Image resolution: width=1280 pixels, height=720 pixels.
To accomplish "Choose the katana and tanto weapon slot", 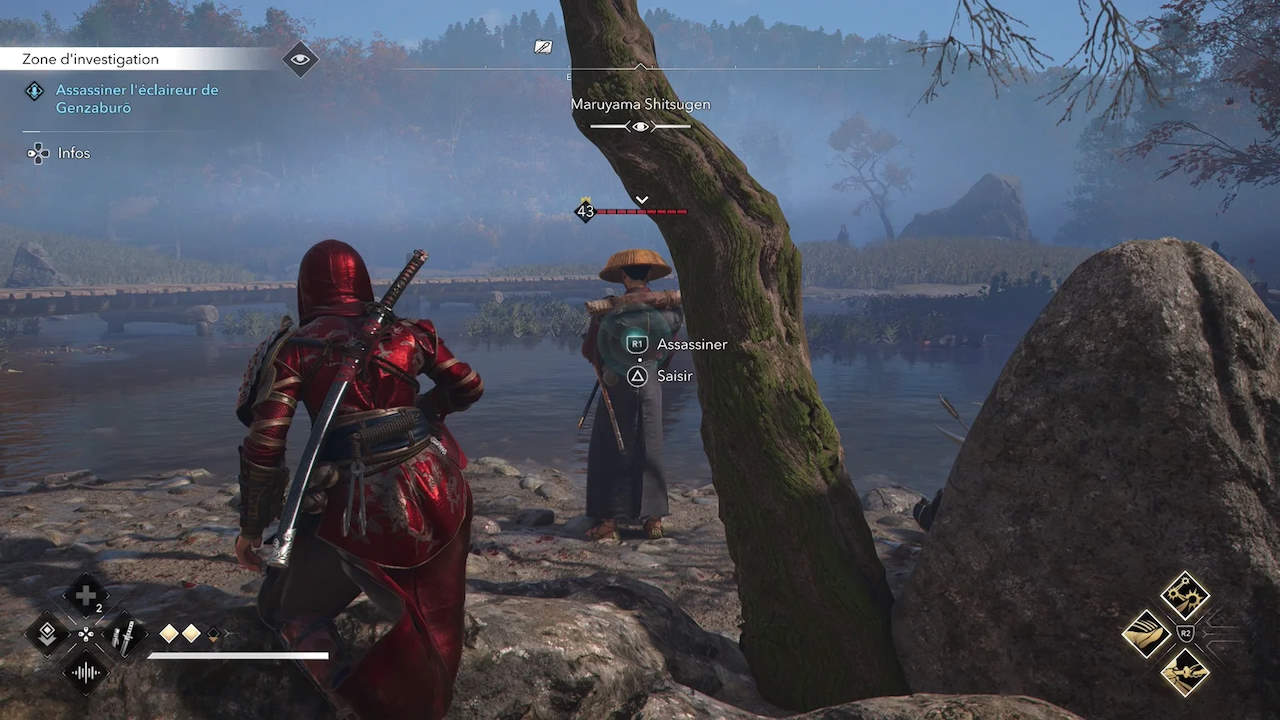I will click(126, 634).
